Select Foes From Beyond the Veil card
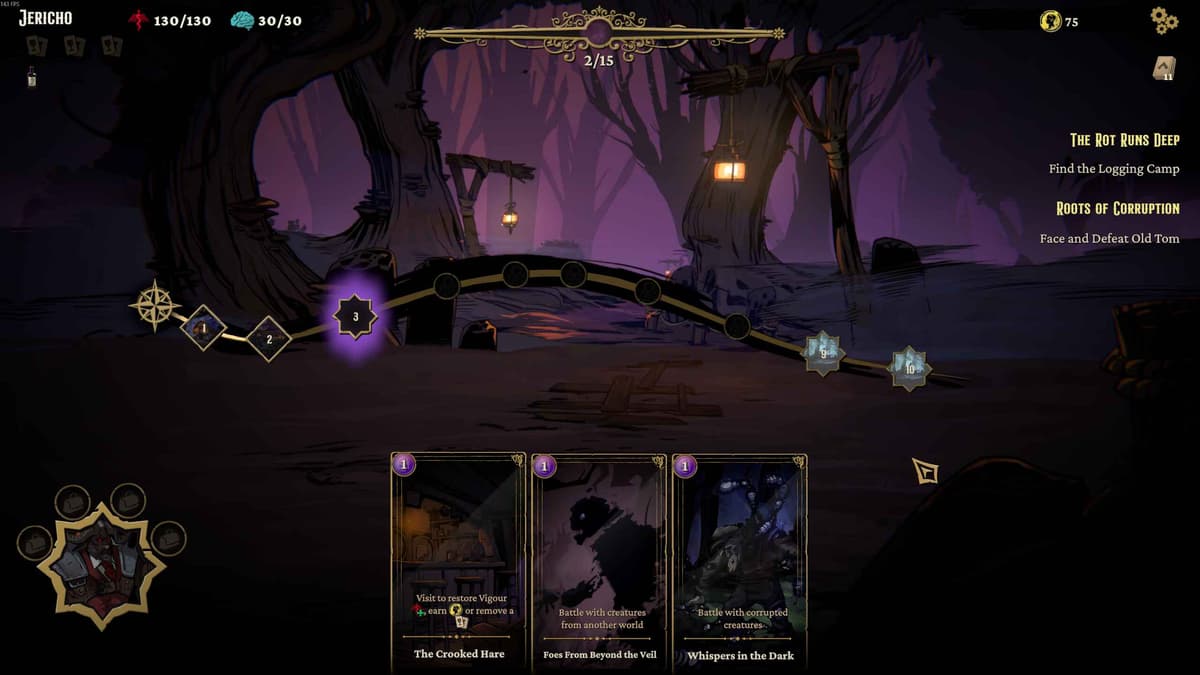The height and width of the screenshot is (675, 1200). click(x=600, y=560)
